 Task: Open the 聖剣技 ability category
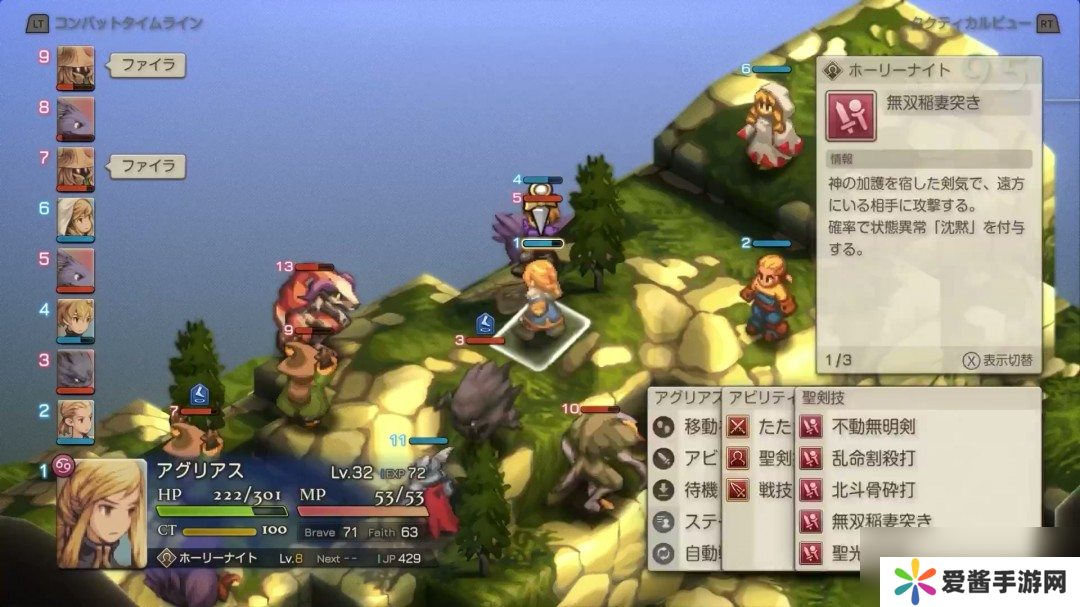tap(770, 458)
